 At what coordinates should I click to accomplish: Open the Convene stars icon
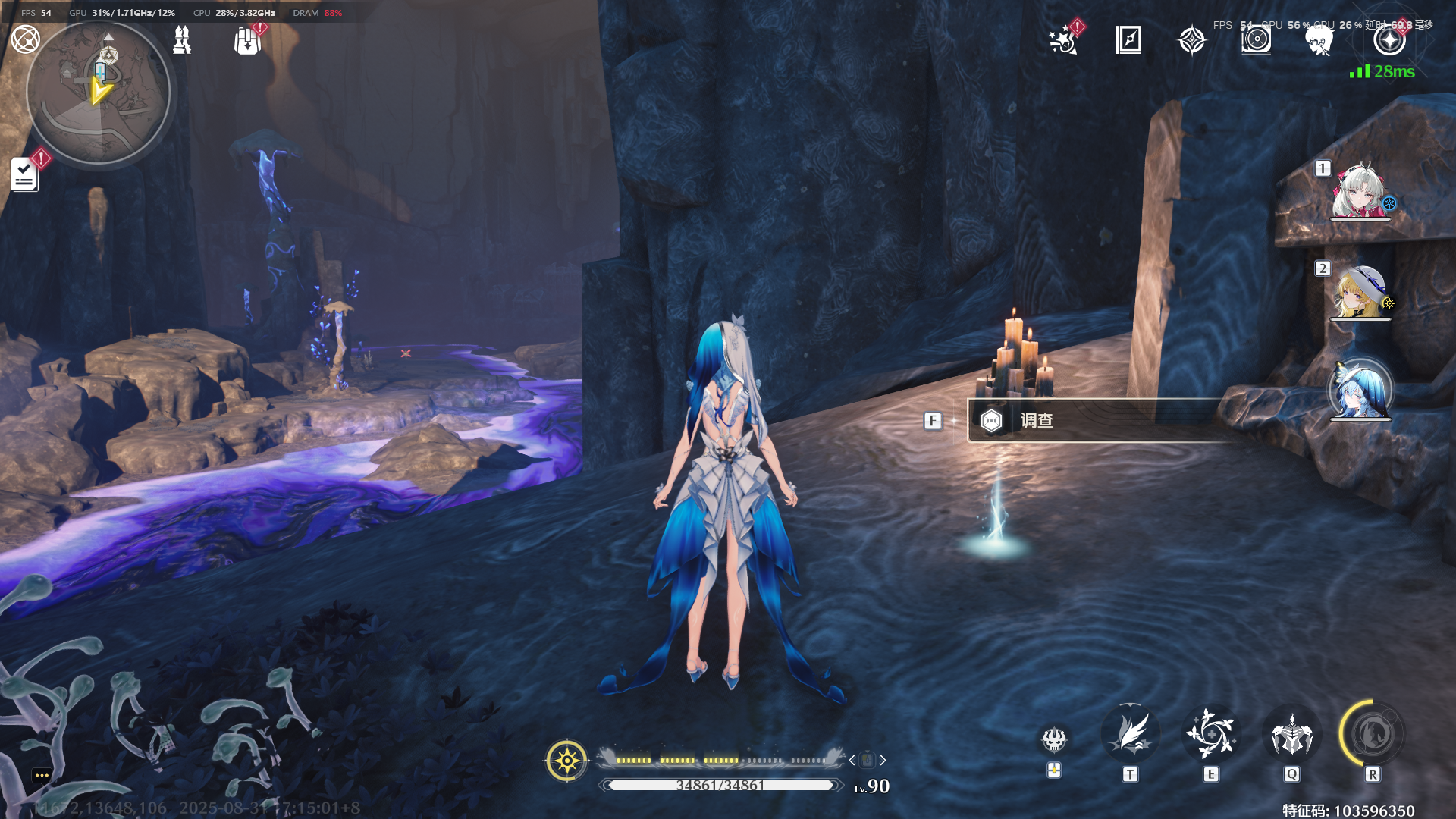pos(1063,40)
